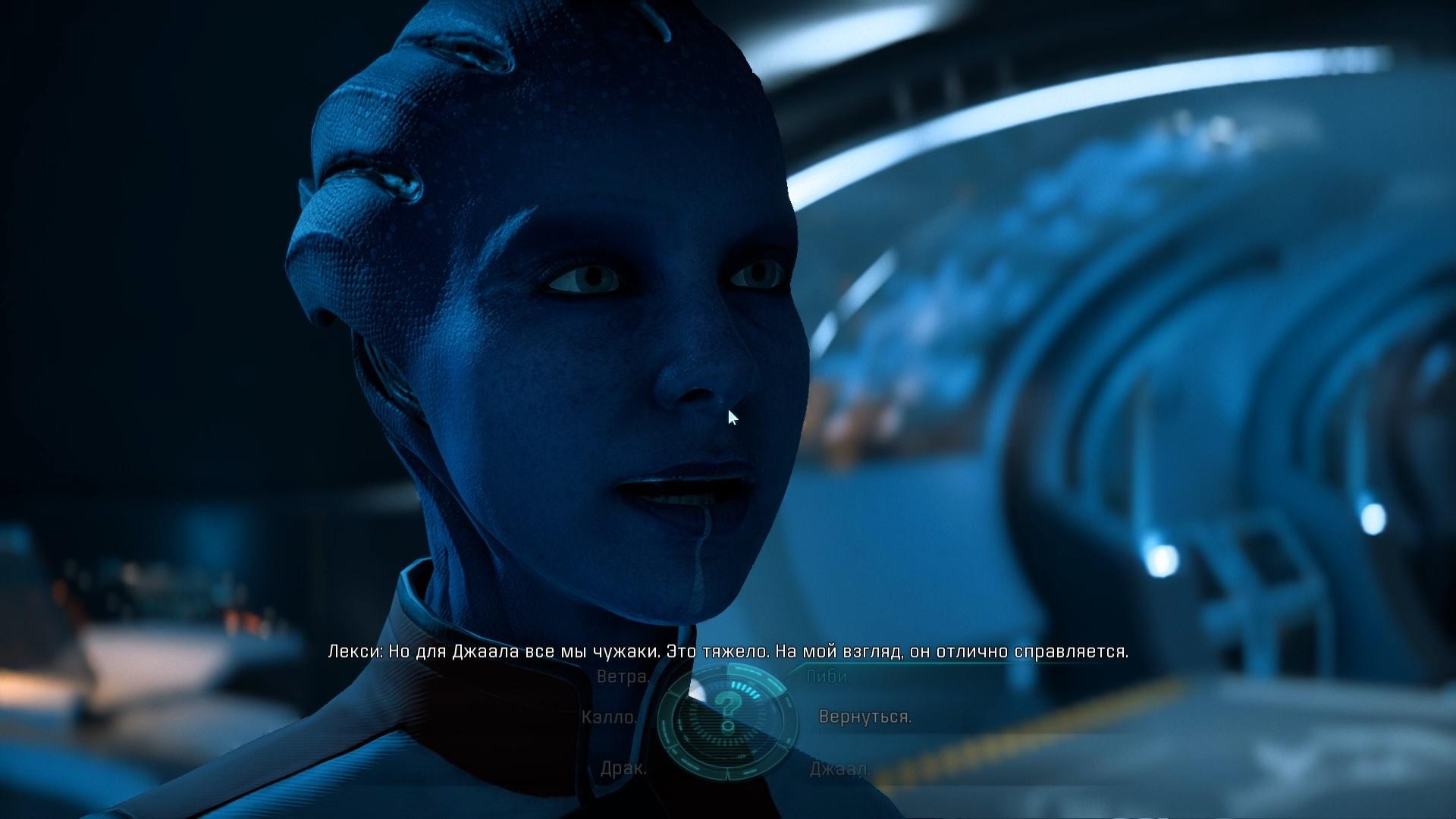
Task: Choose the Ветра dialogue option
Action: pyautogui.click(x=623, y=676)
